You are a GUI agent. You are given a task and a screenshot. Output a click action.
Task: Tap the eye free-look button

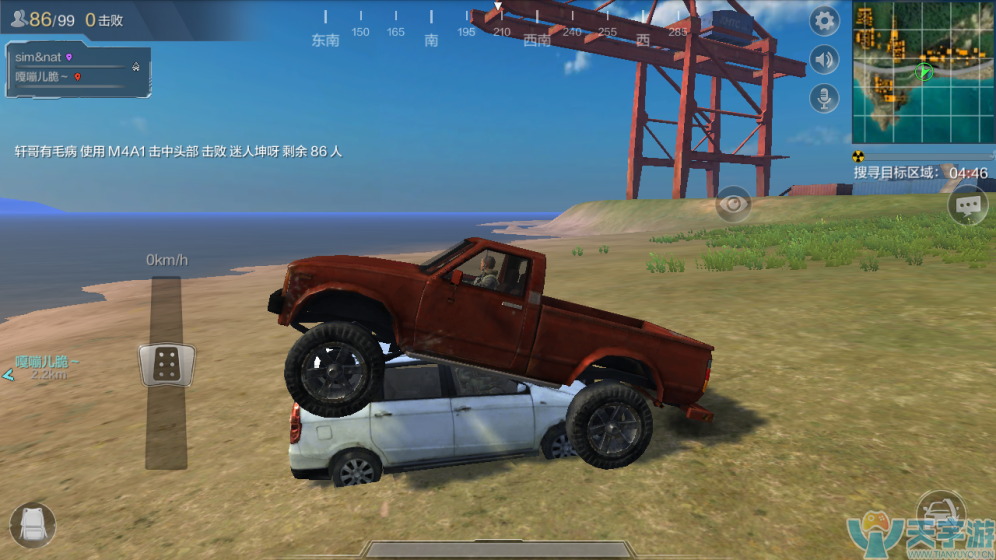[733, 205]
